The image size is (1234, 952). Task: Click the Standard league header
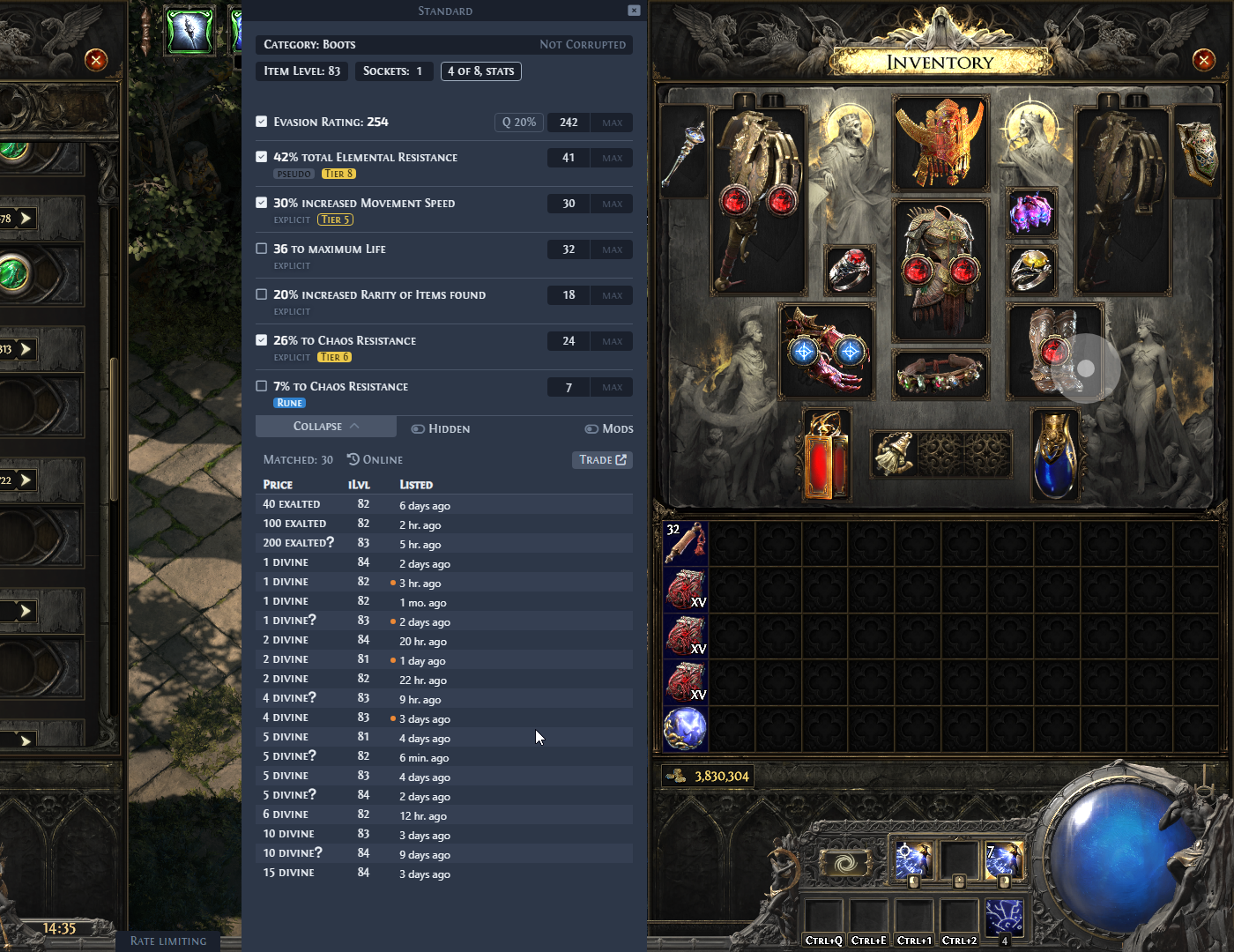445,11
